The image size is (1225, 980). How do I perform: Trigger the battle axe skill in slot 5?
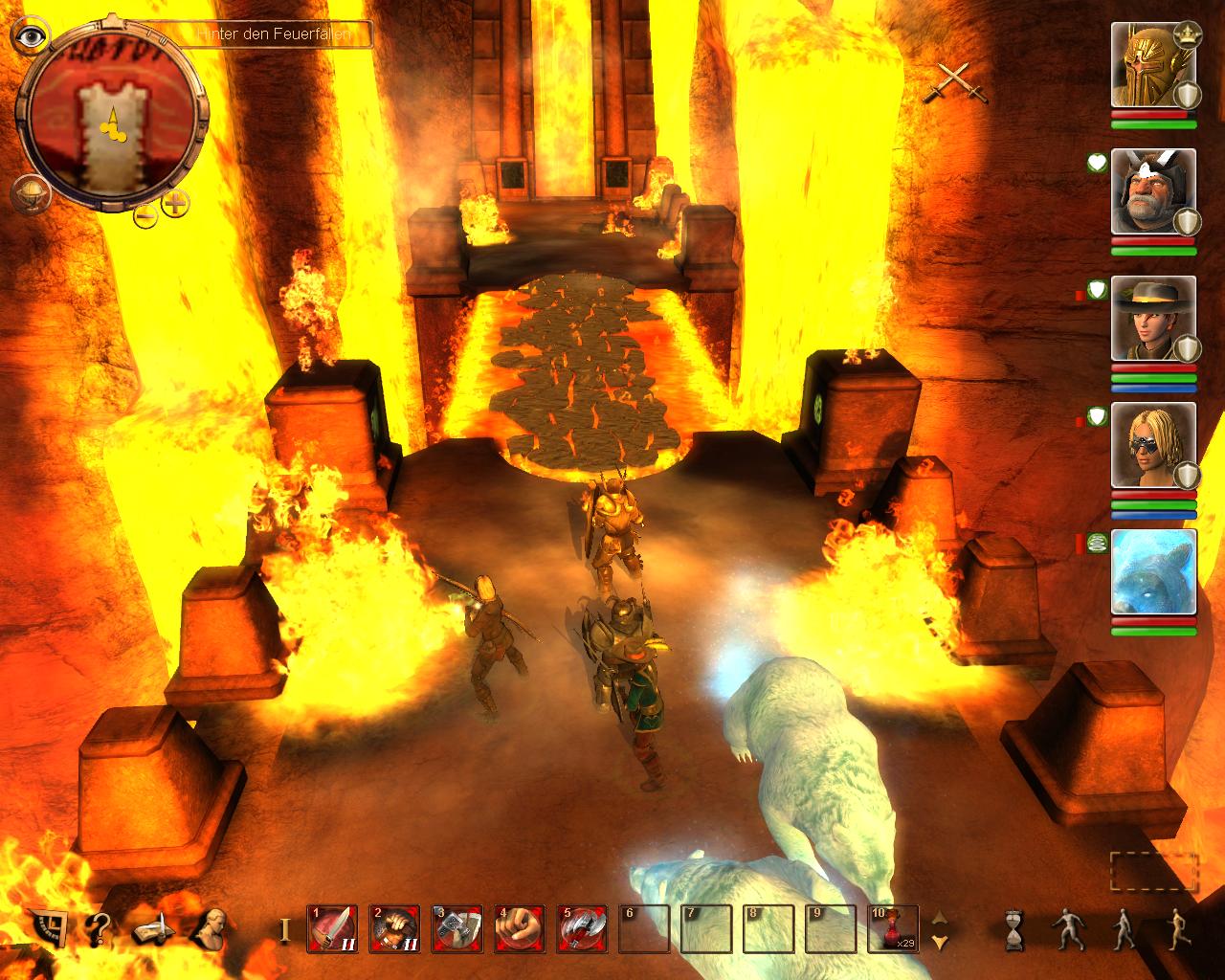click(581, 928)
